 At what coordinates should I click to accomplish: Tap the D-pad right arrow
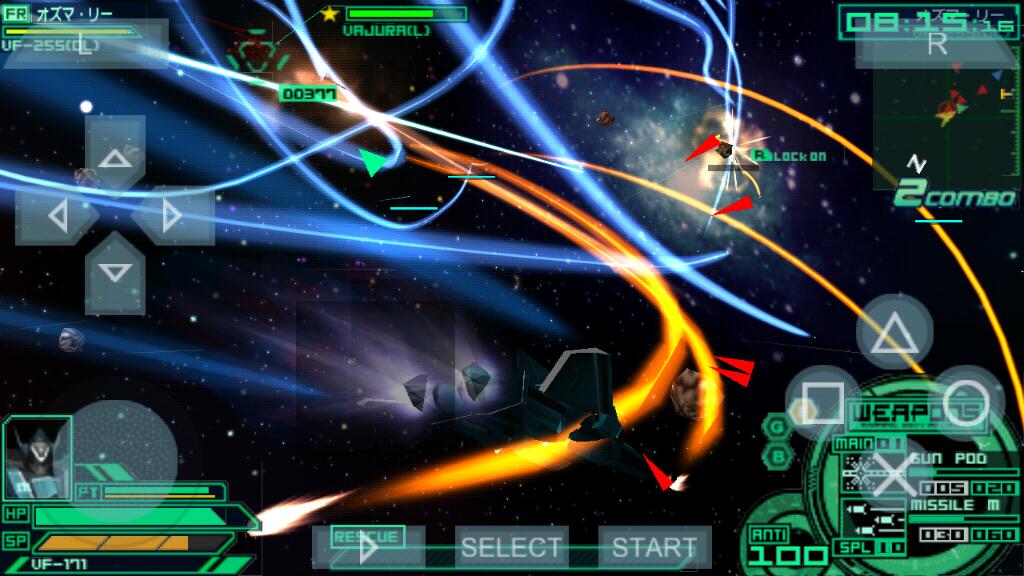(173, 215)
